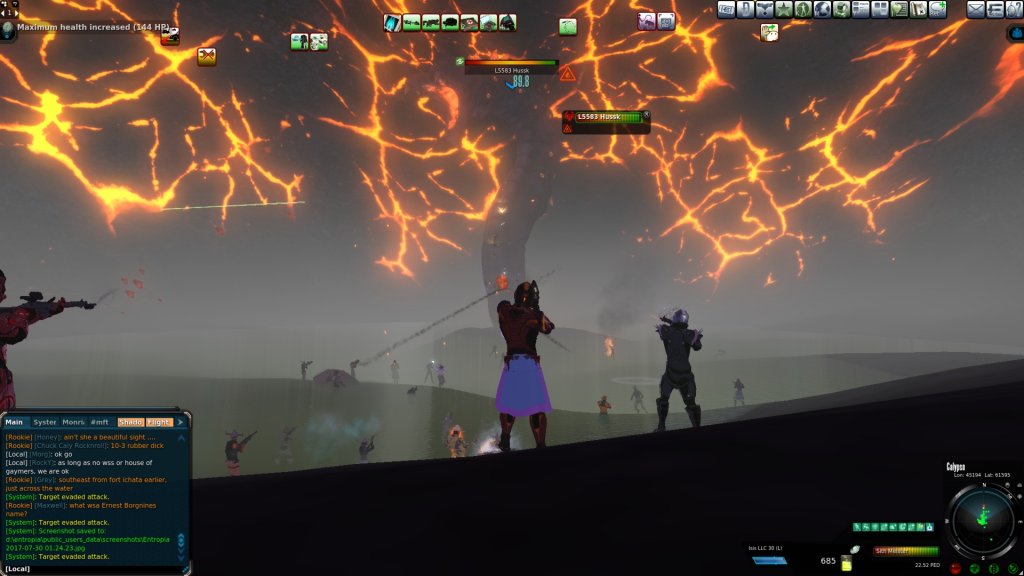This screenshot has width=1024, height=576.
Task: Click the red round button below the radar
Action: pos(957,568)
